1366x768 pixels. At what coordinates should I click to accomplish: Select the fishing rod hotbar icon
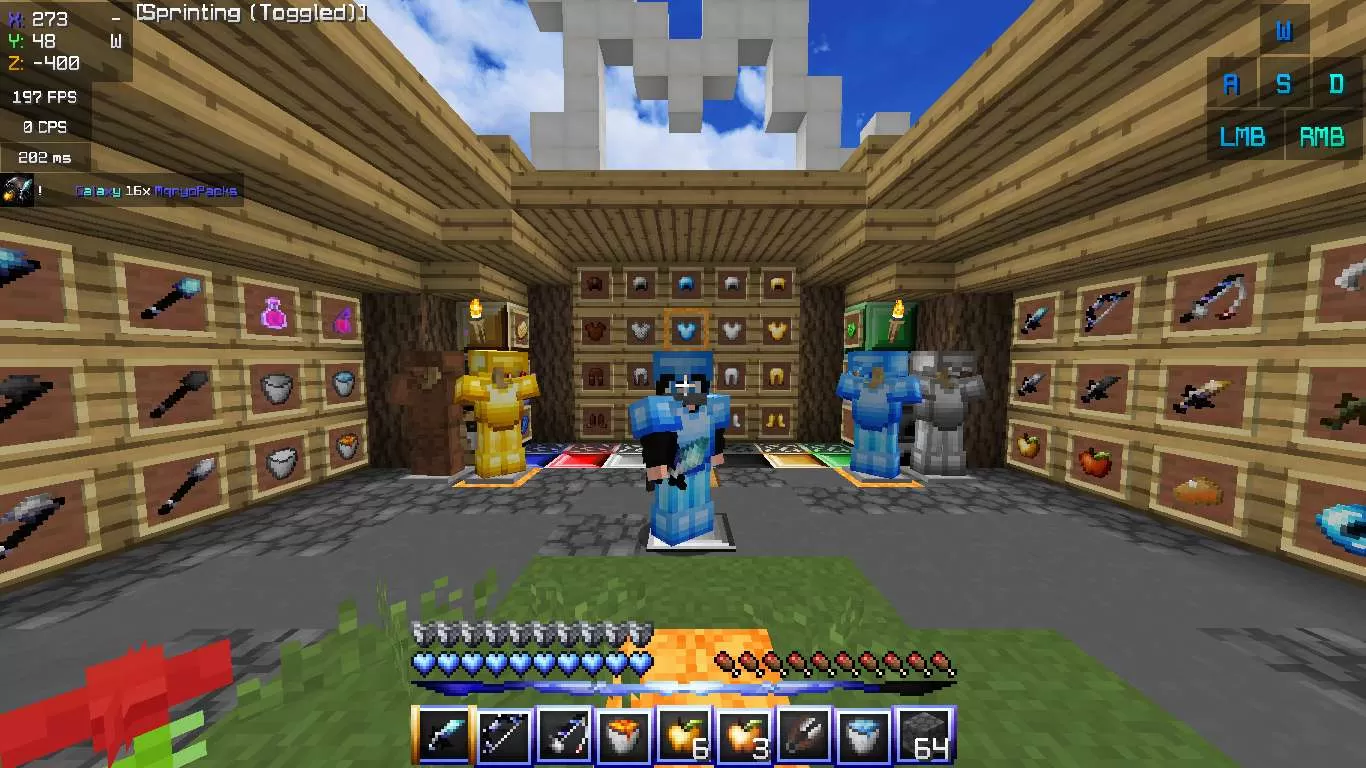pyautogui.click(x=563, y=735)
